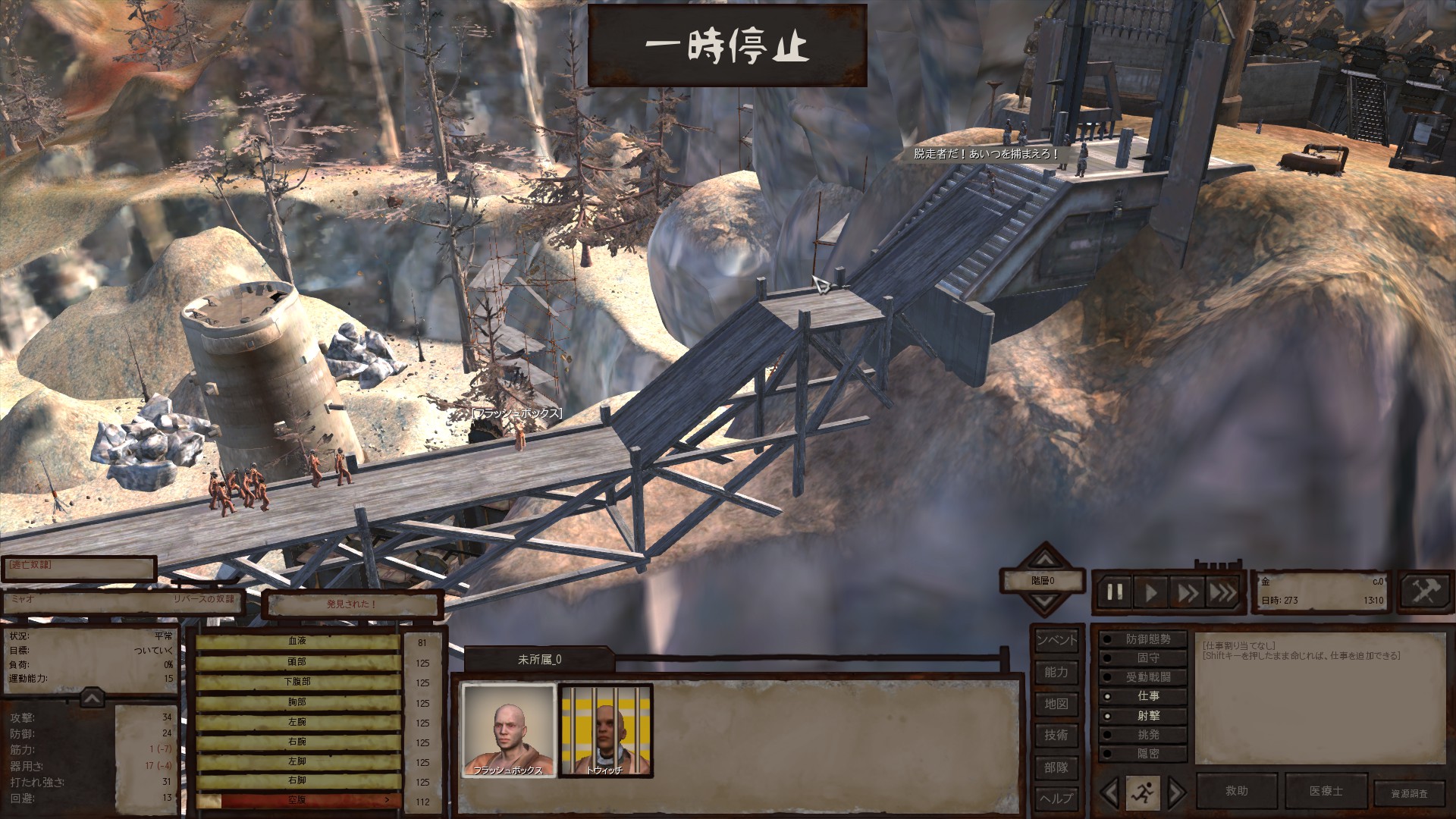Select the caged トウィッチ character portrait

click(x=605, y=730)
